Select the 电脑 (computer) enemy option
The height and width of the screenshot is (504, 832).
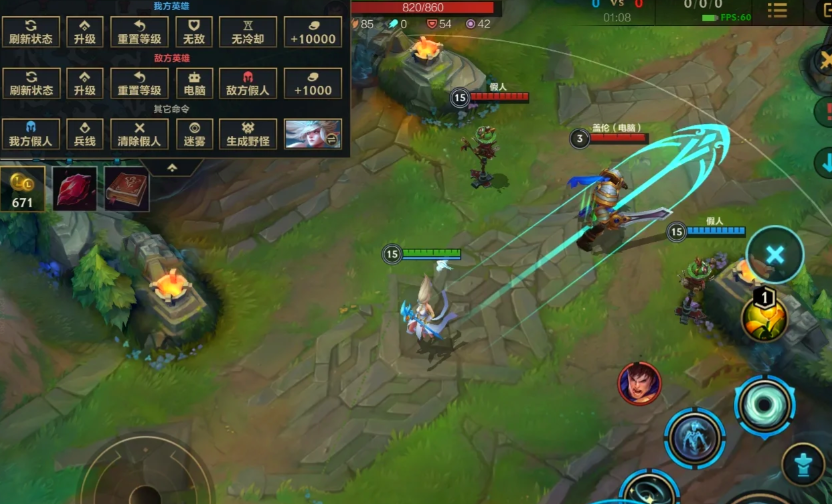tap(194, 83)
